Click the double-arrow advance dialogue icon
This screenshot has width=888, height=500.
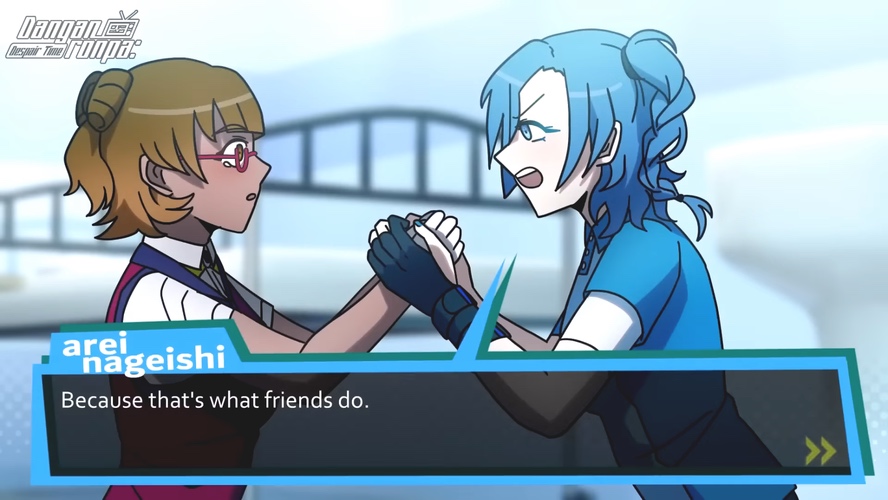[x=820, y=451]
